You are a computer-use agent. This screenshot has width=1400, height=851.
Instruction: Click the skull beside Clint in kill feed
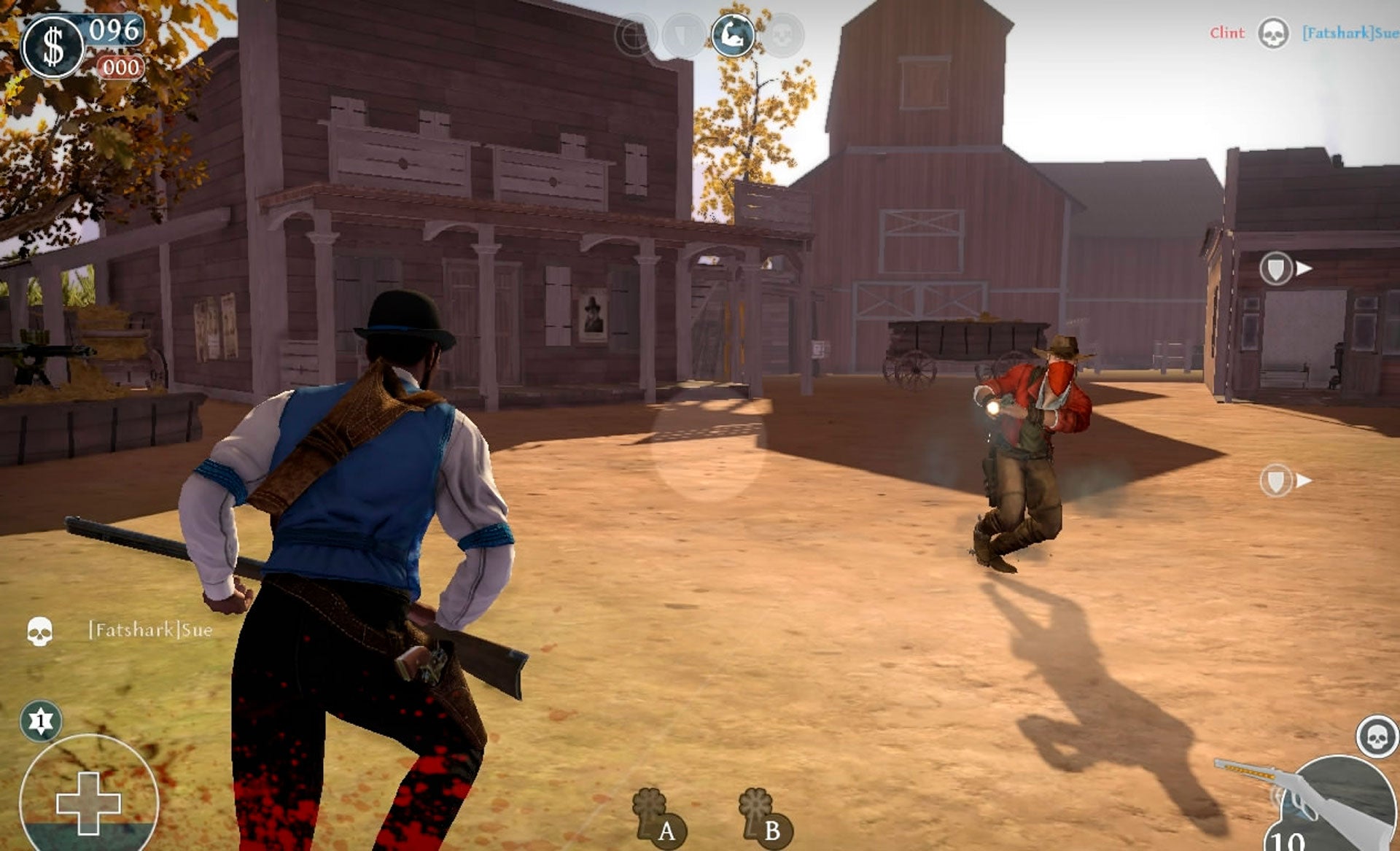[x=1273, y=34]
